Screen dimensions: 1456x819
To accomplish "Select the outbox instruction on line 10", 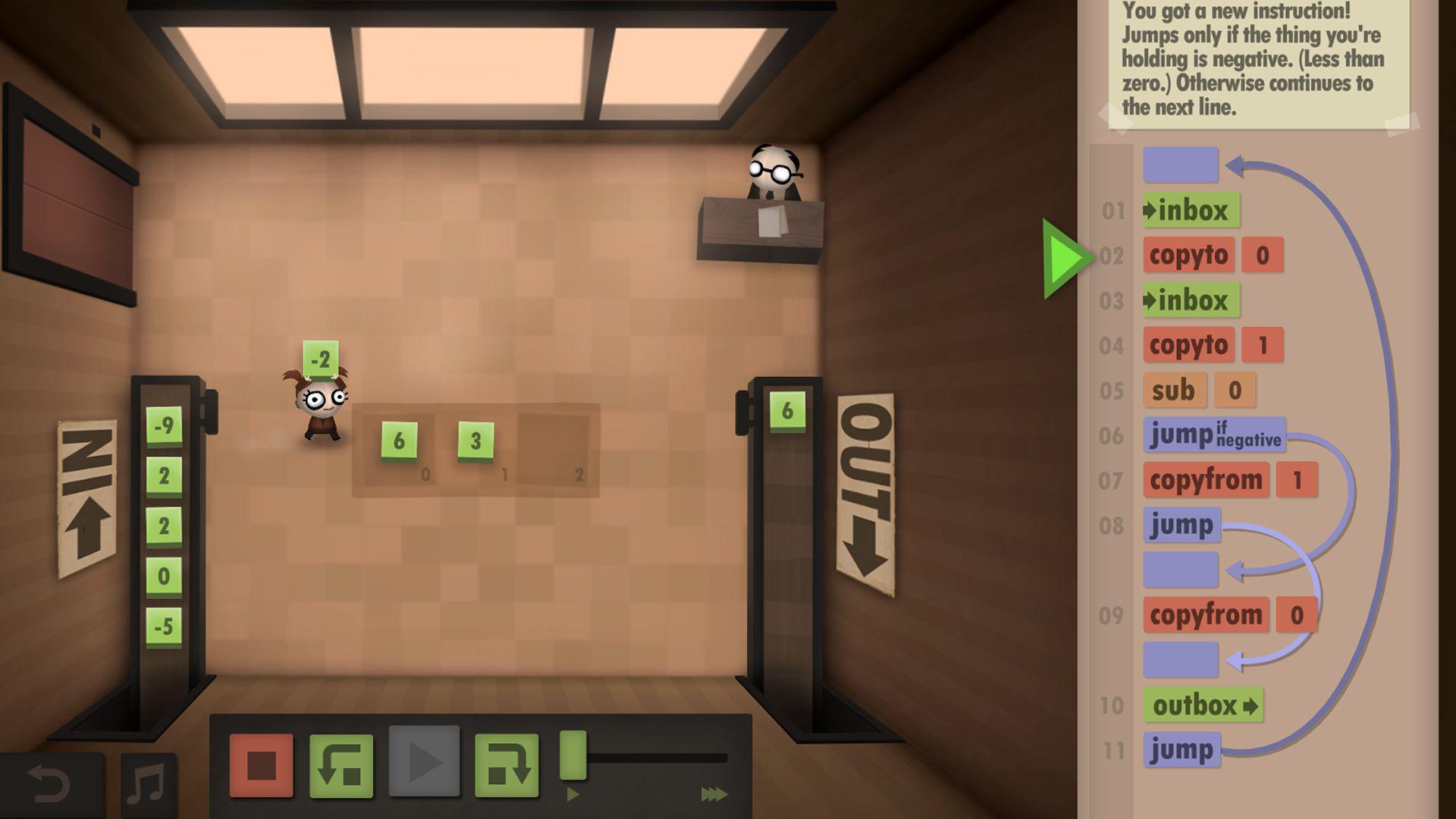I will click(x=1206, y=704).
